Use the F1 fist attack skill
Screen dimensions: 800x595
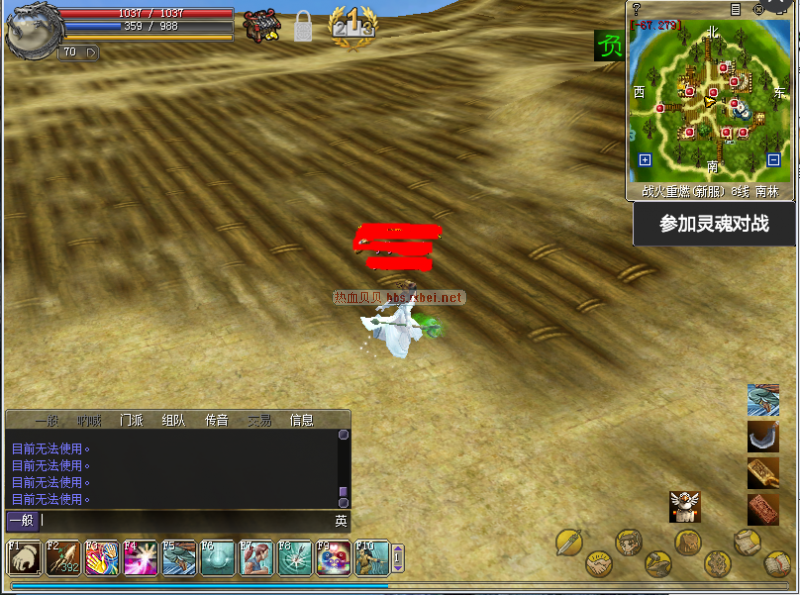coord(24,558)
